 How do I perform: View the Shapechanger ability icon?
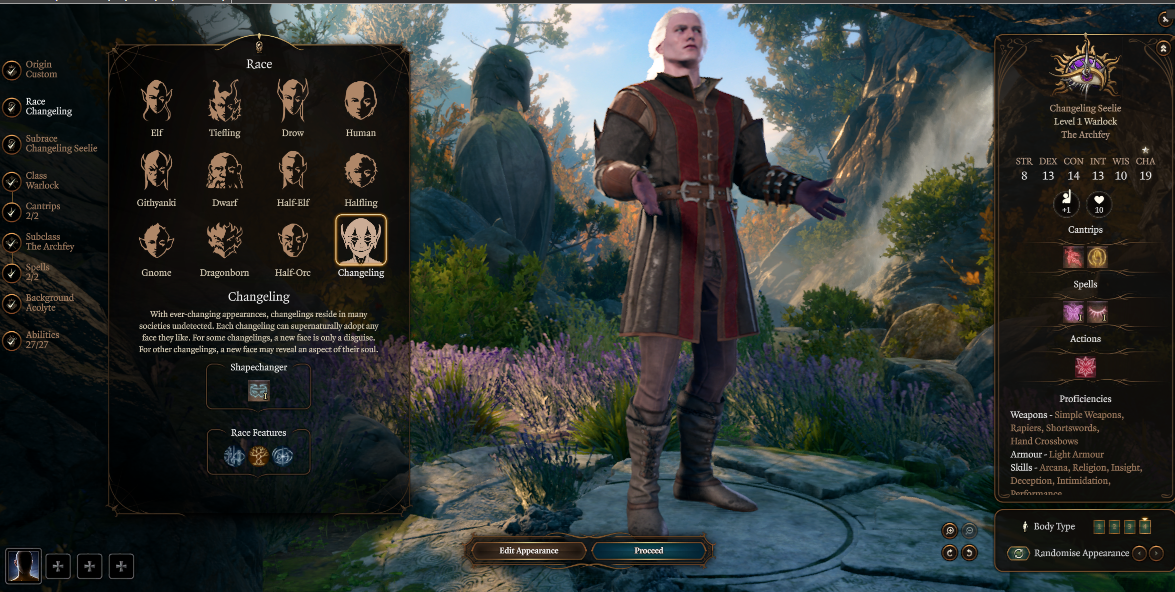click(259, 391)
